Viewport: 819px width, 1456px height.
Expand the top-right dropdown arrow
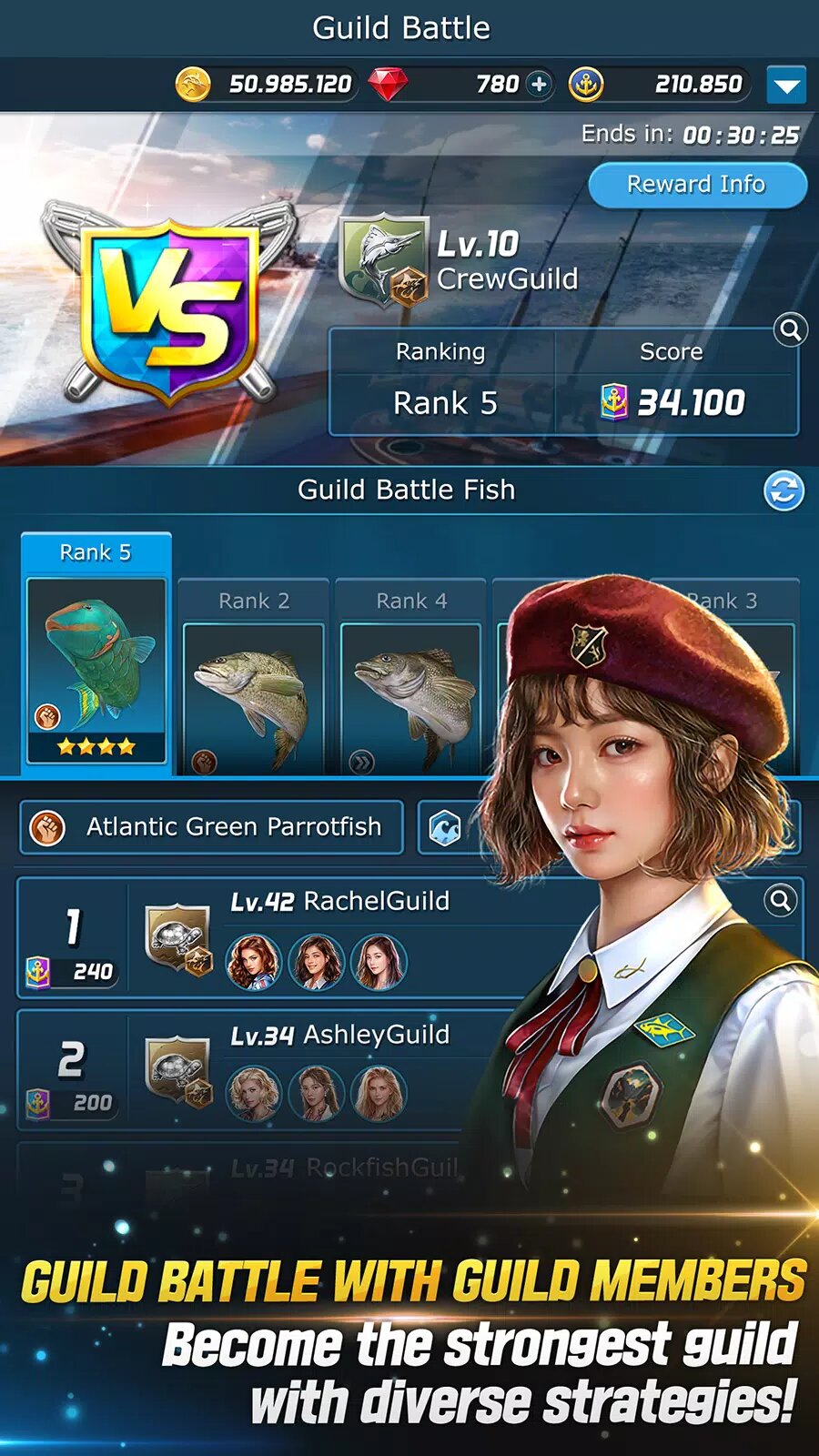point(785,86)
